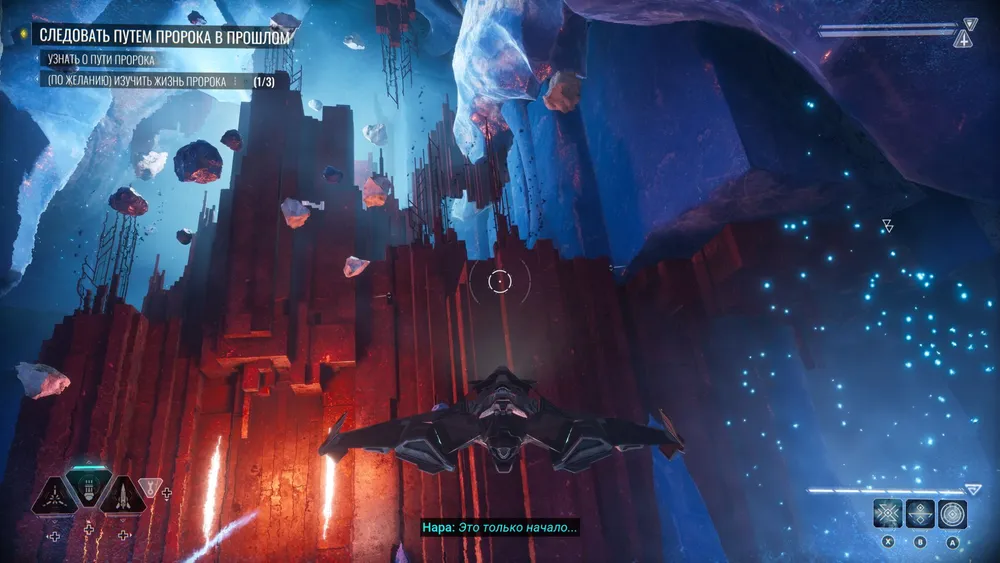Image resolution: width=1000 pixels, height=563 pixels.
Task: Select the triple-spread weapon slot
Action: 56,494
